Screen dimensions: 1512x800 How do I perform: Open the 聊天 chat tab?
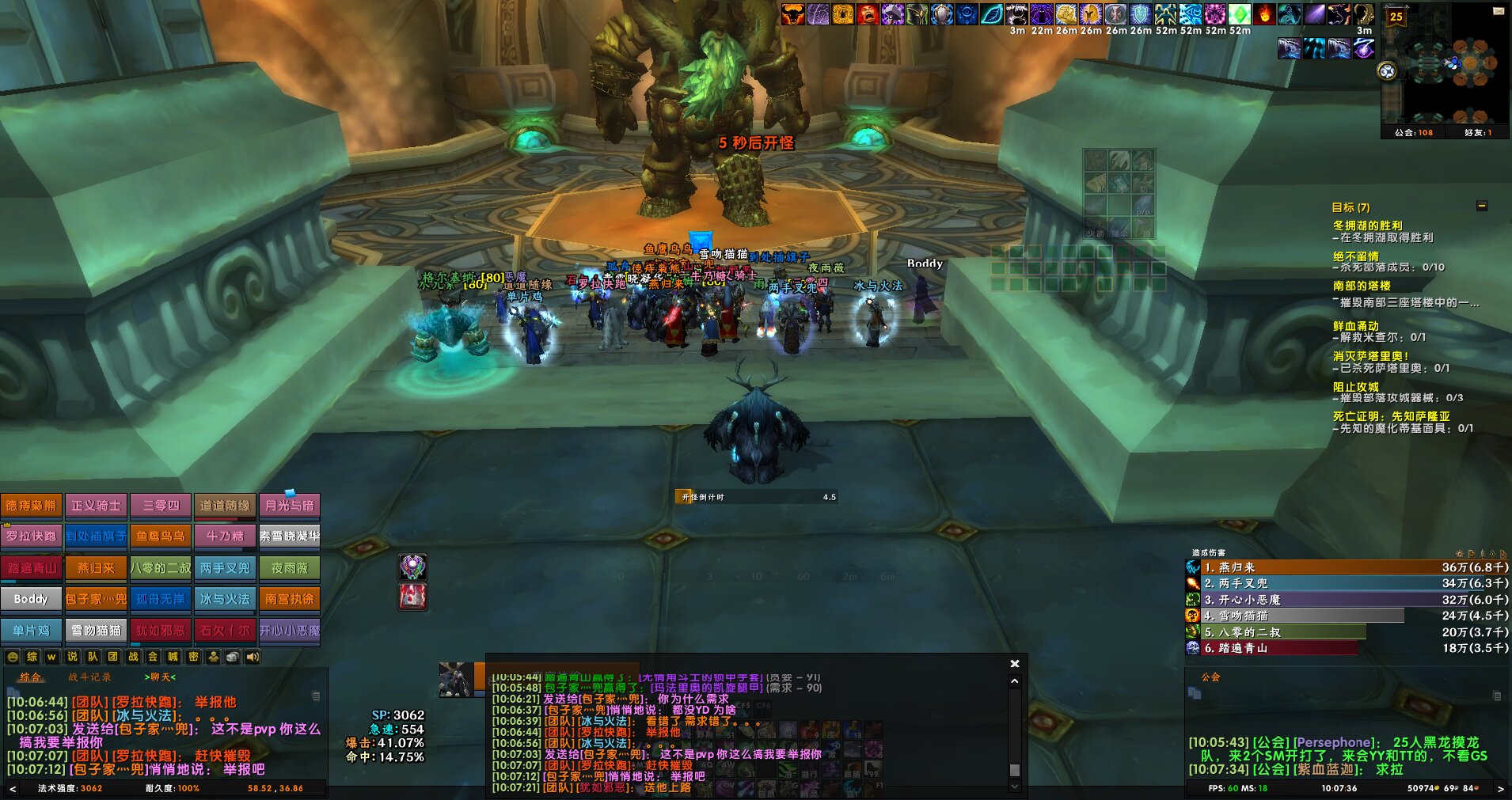coord(161,678)
